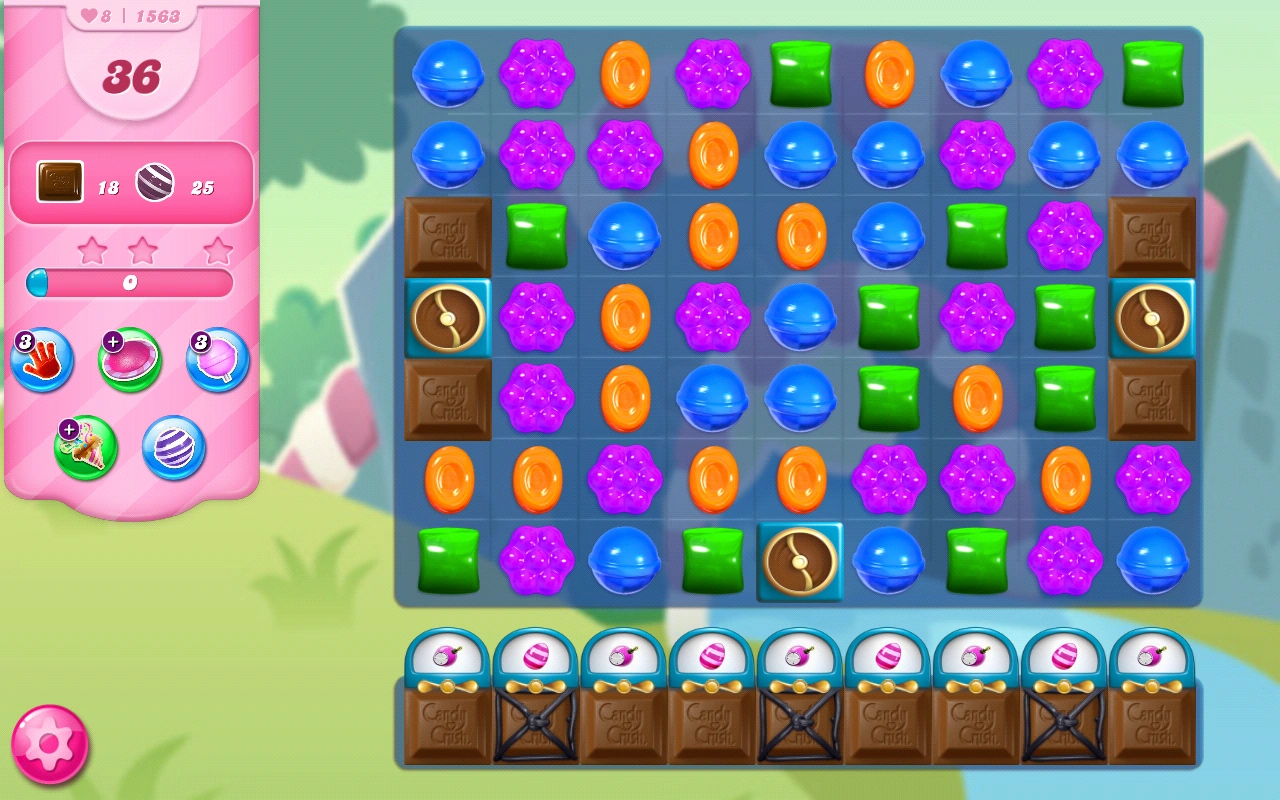Open the pink settings gear

[x=50, y=746]
